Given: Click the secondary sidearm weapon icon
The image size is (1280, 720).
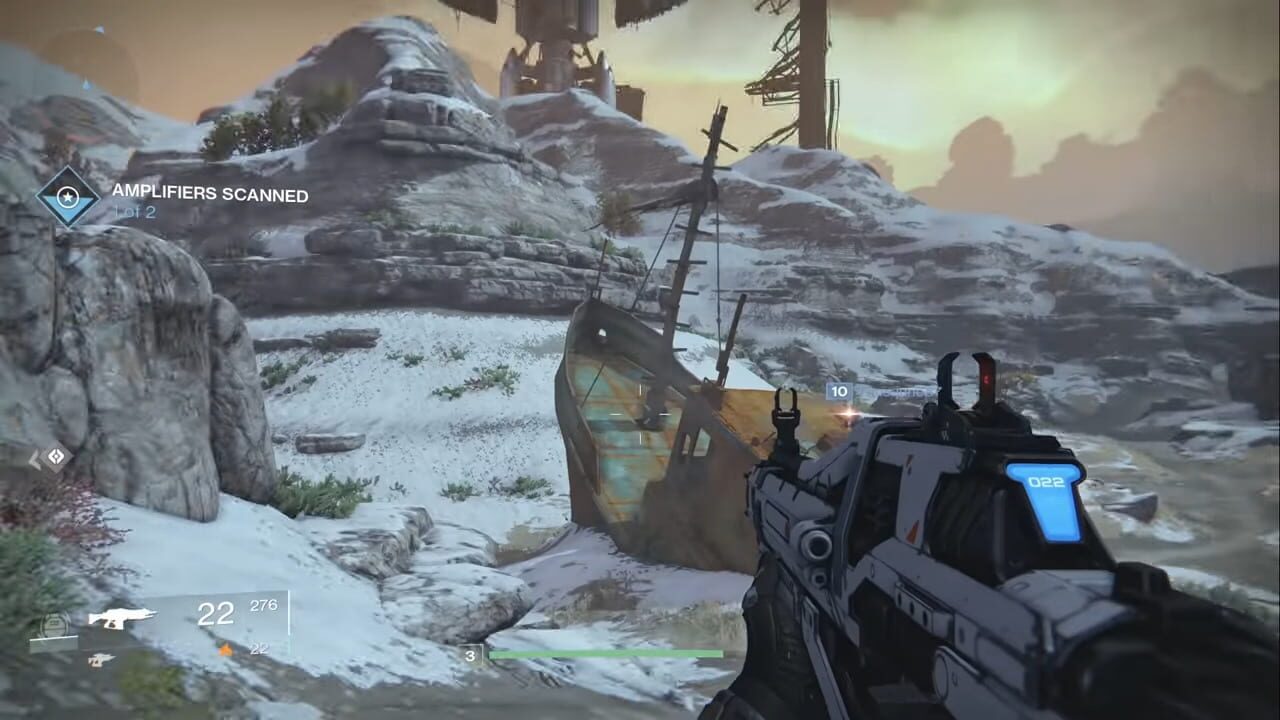Looking at the screenshot, I should [x=100, y=660].
